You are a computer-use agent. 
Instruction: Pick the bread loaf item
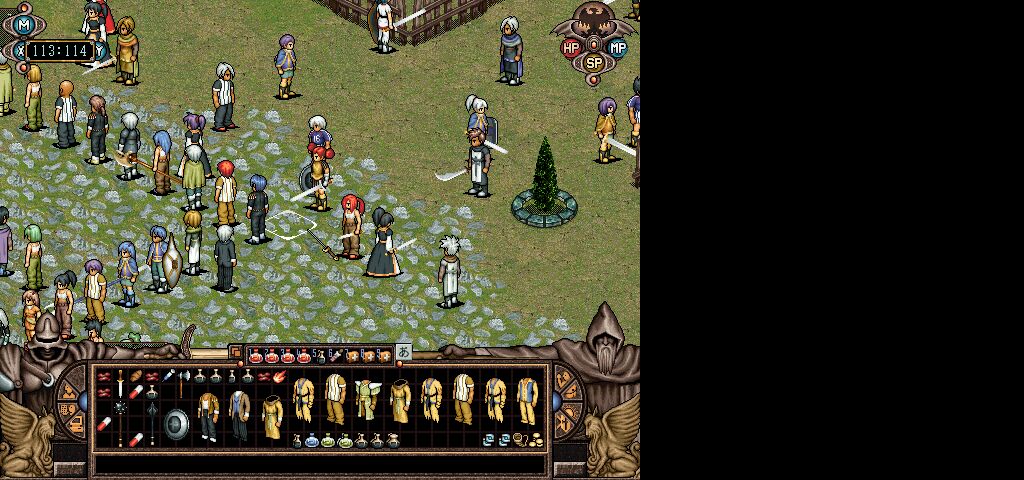[136, 376]
